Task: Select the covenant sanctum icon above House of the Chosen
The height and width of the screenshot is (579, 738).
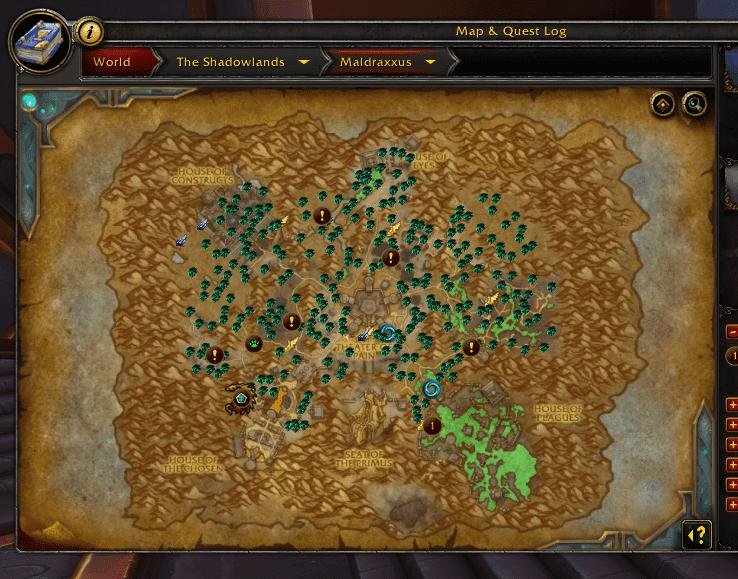Action: coord(240,398)
